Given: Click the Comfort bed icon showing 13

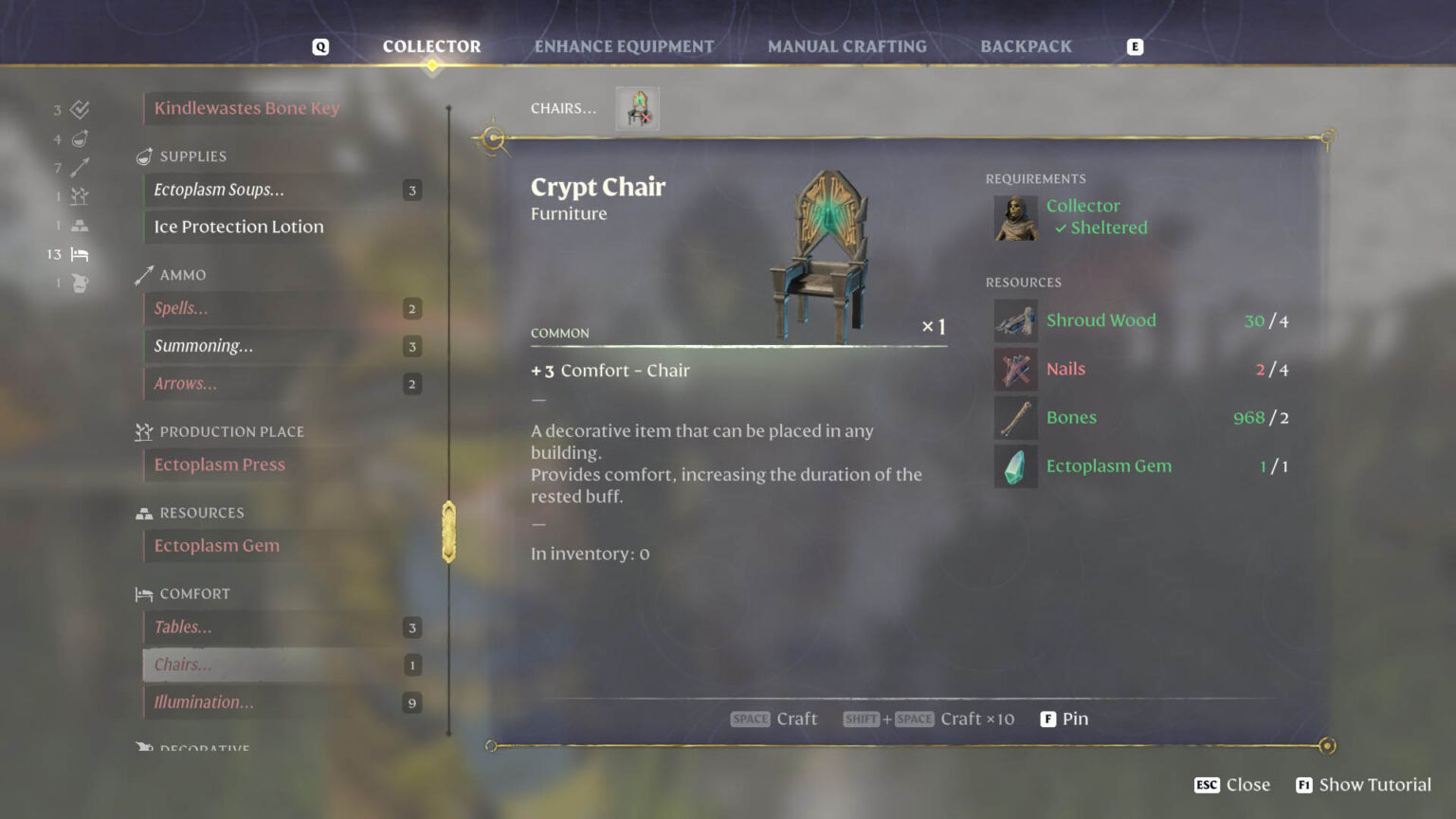Looking at the screenshot, I should [80, 254].
